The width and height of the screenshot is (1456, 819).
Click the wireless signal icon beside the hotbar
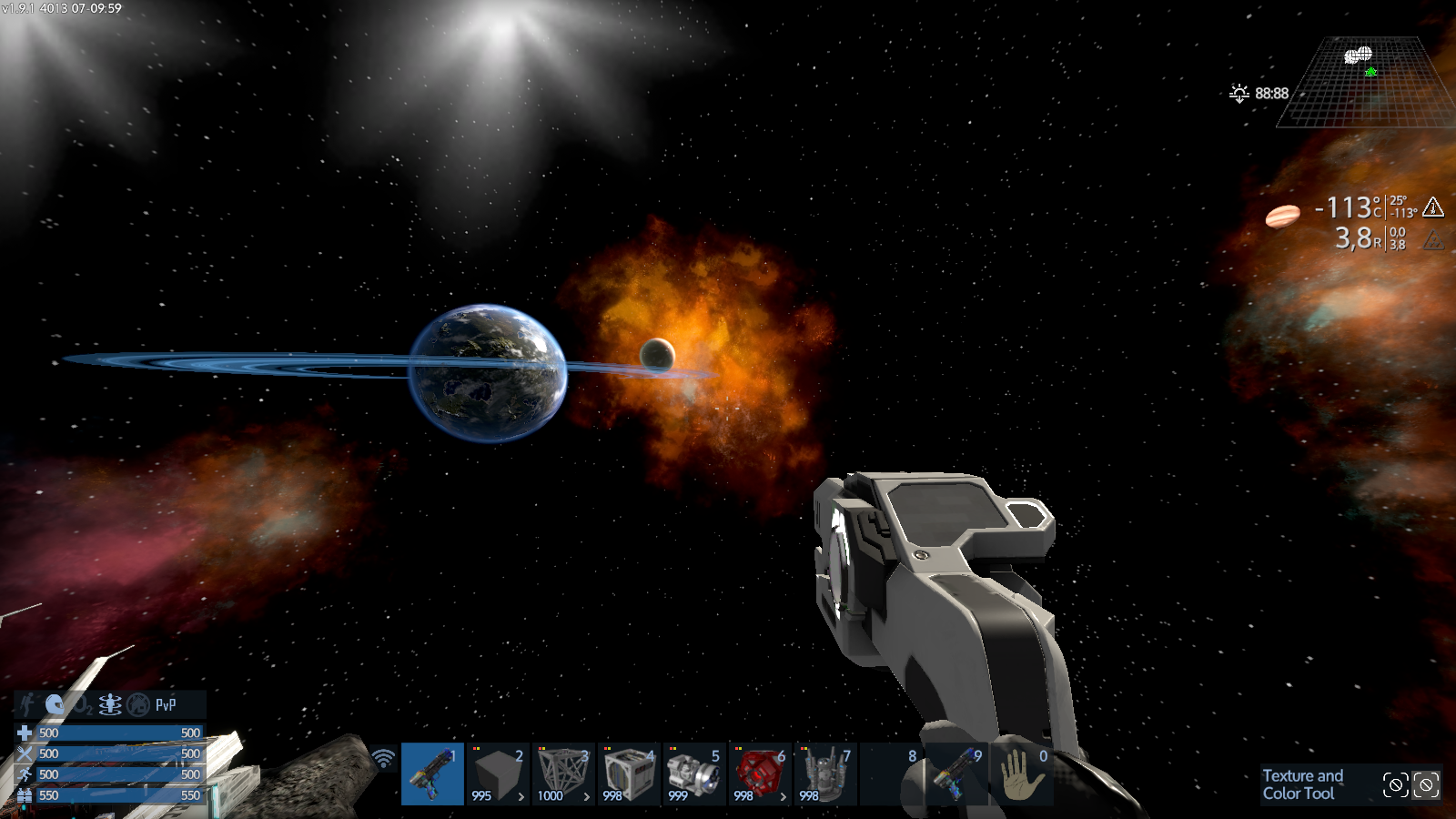point(384,757)
